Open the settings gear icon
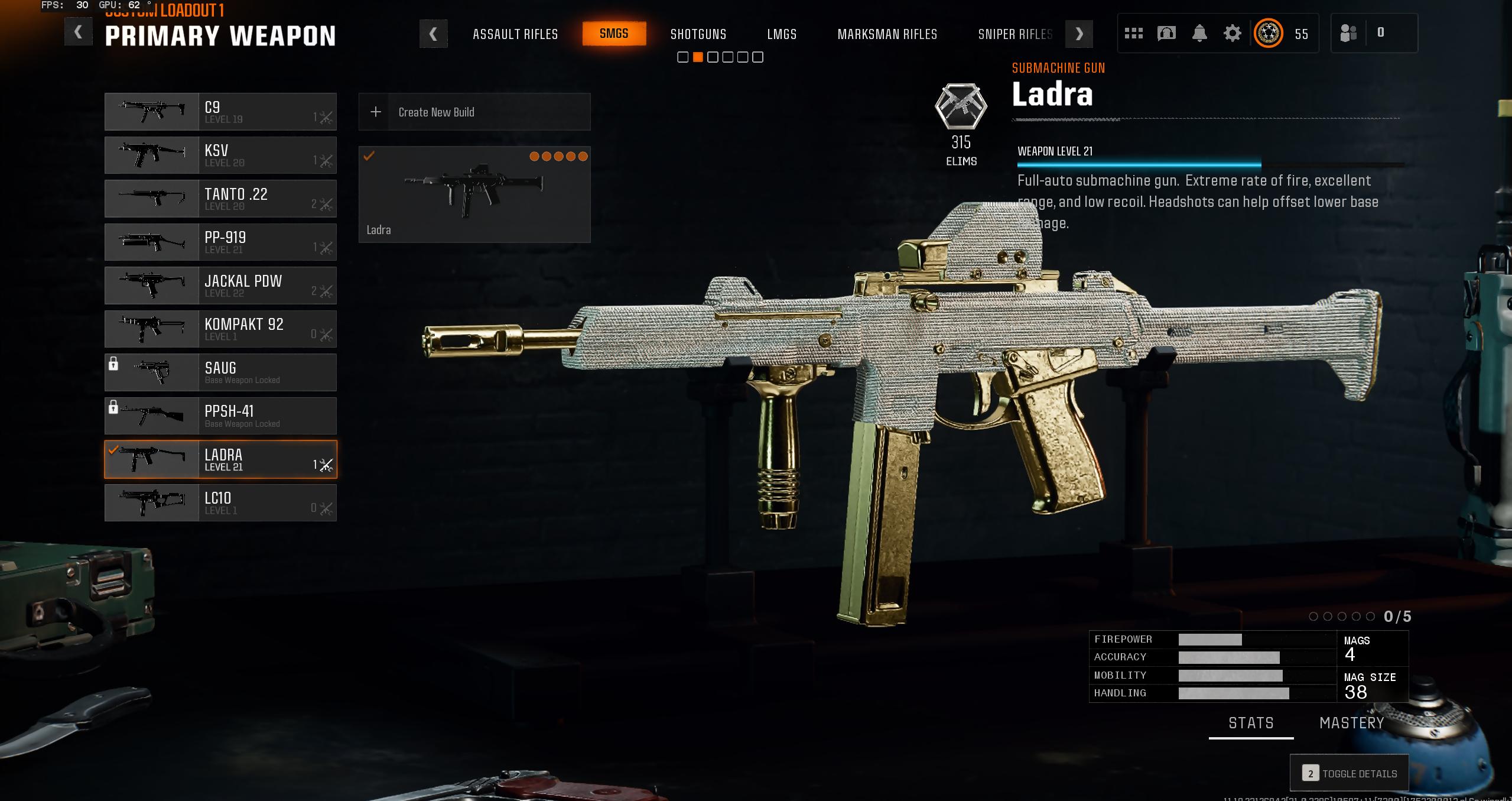This screenshot has width=1512, height=801. pos(1232,33)
